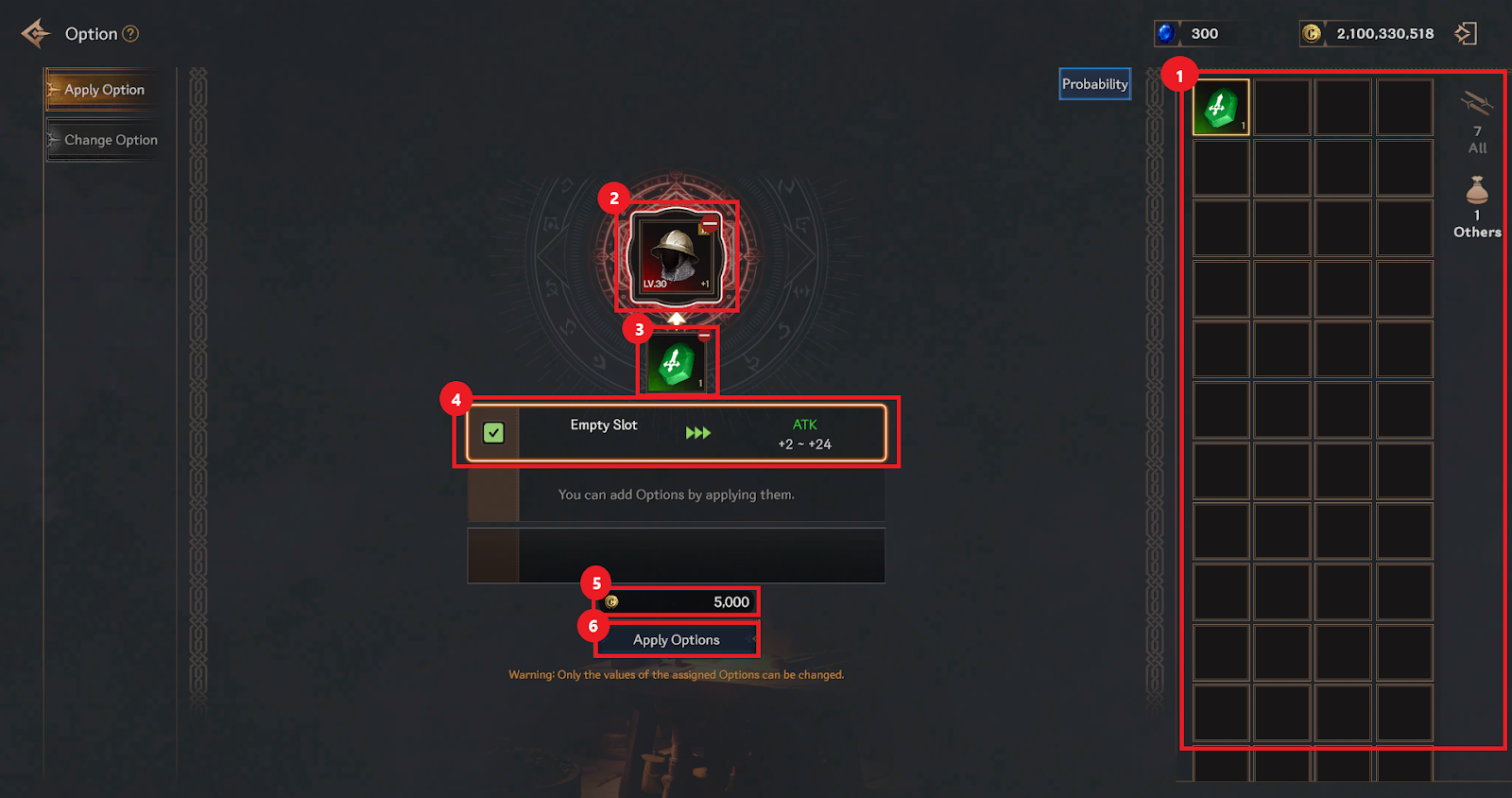Select the green gem in inventory

tap(1221, 108)
